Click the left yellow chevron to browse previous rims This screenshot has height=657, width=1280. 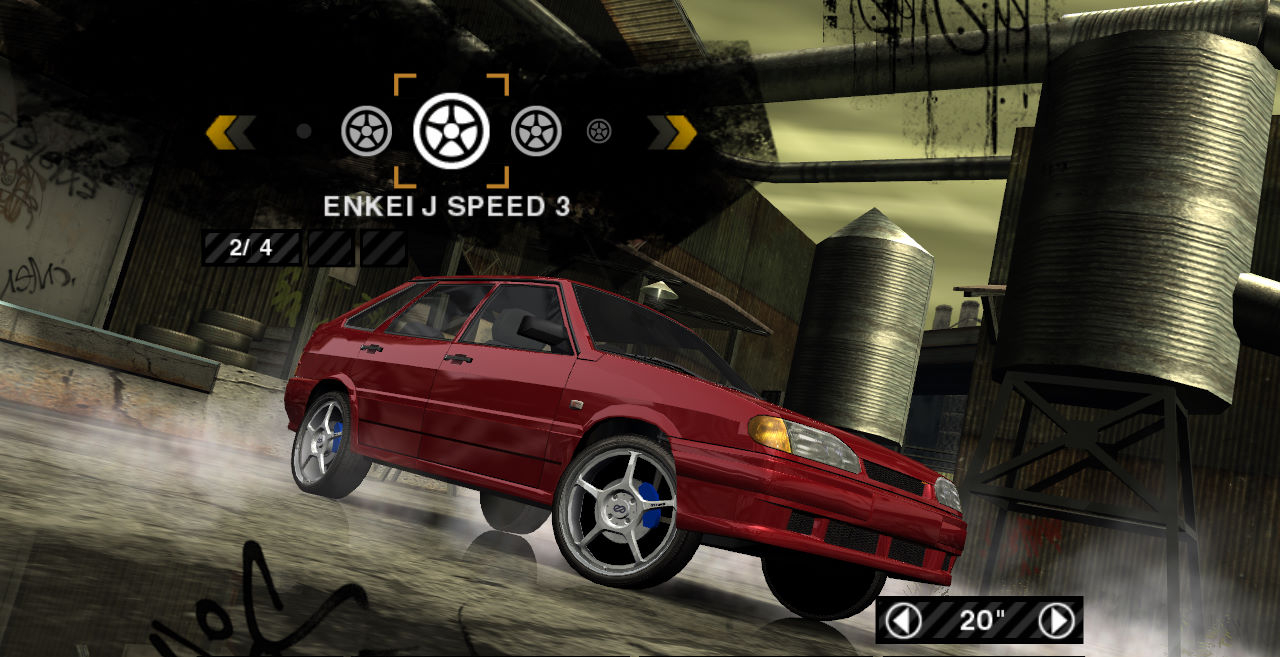tap(229, 131)
